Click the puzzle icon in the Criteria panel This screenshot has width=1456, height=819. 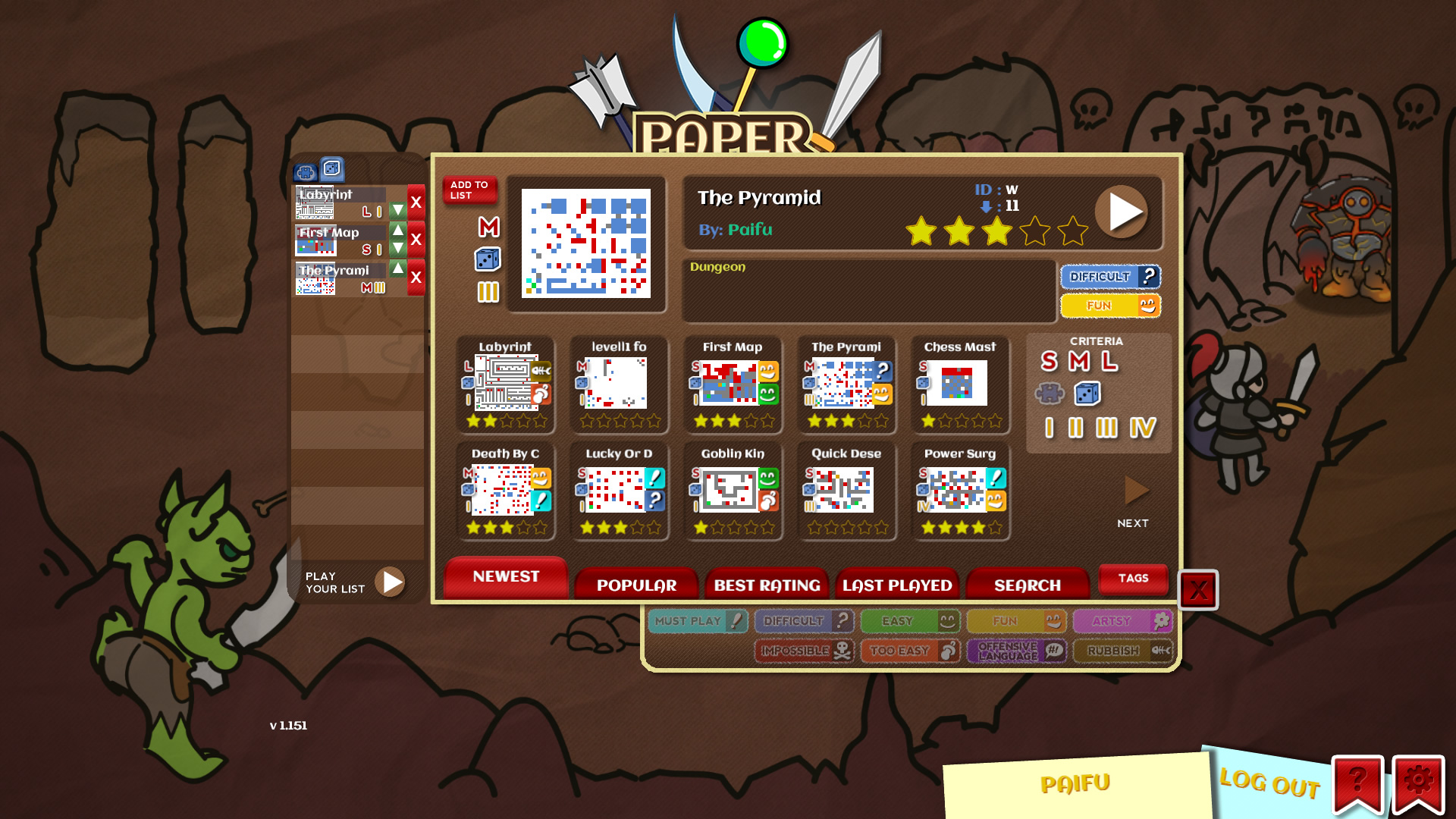coord(1050,394)
